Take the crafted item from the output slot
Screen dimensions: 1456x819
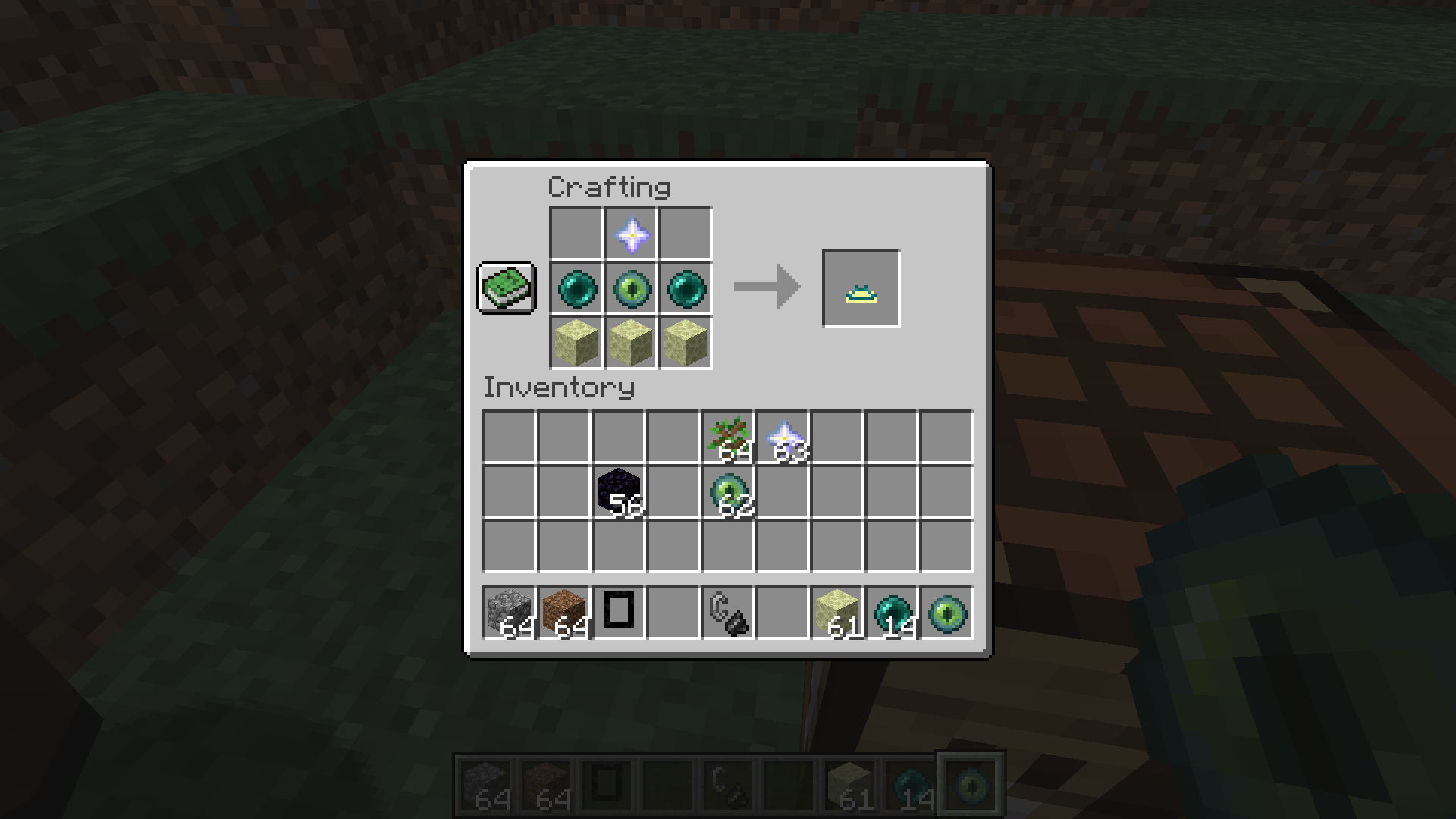[x=860, y=287]
